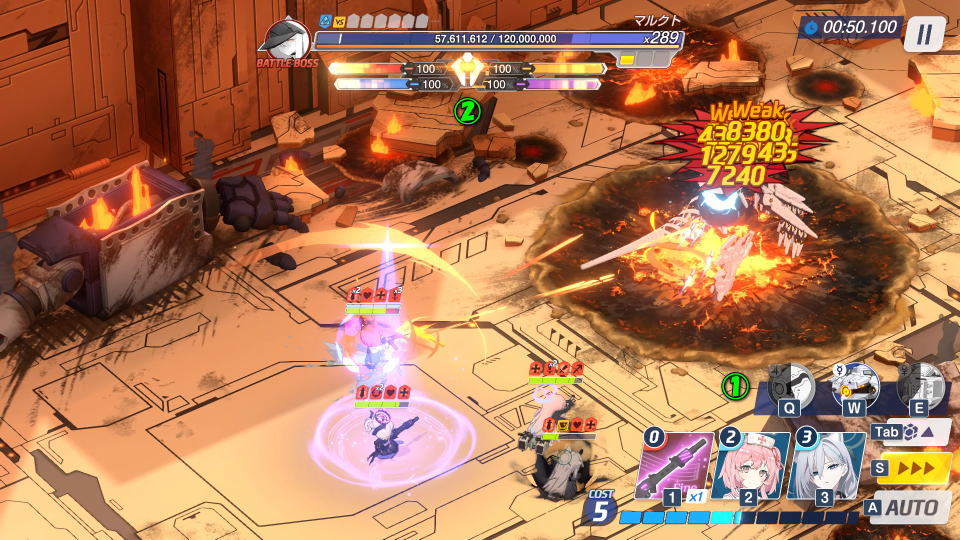Select the pink-haired nurse skill card
The height and width of the screenshot is (540, 960).
pos(750,466)
